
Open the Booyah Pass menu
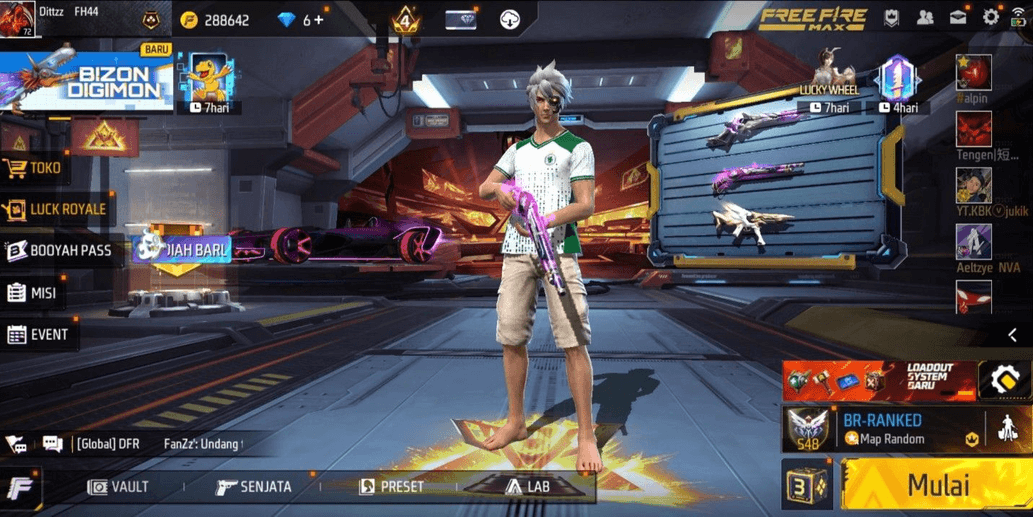point(59,250)
